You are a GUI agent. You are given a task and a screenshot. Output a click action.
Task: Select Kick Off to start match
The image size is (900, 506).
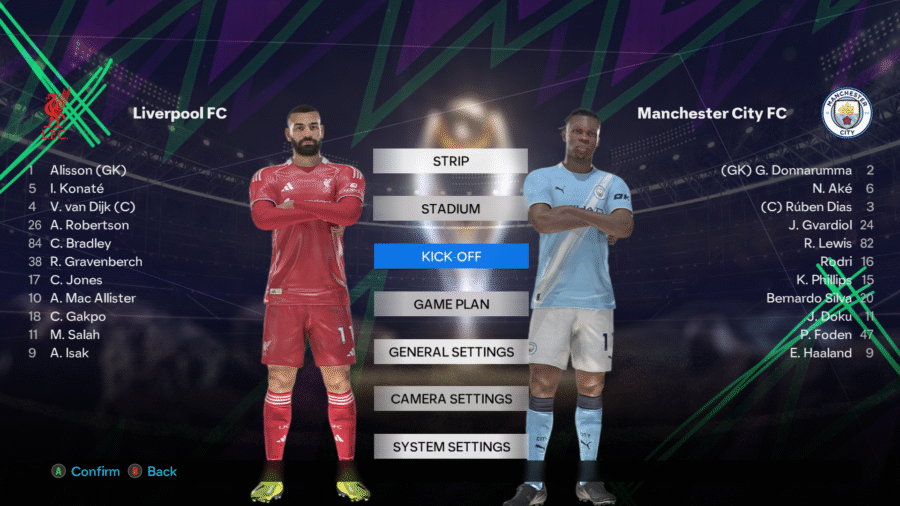pos(450,256)
